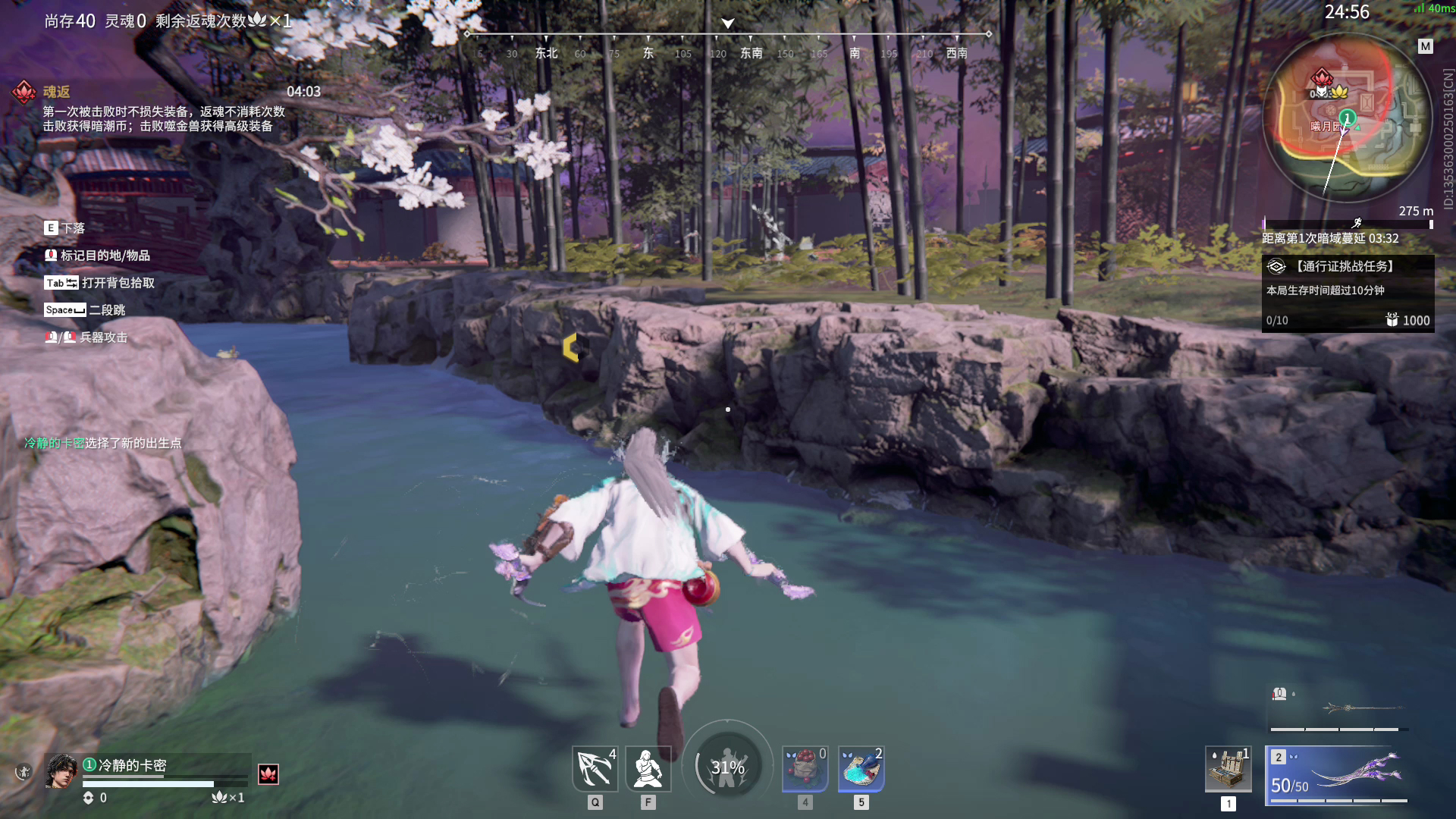The width and height of the screenshot is (1456, 819).
Task: Use the red berry pouch consumable
Action: click(x=805, y=769)
